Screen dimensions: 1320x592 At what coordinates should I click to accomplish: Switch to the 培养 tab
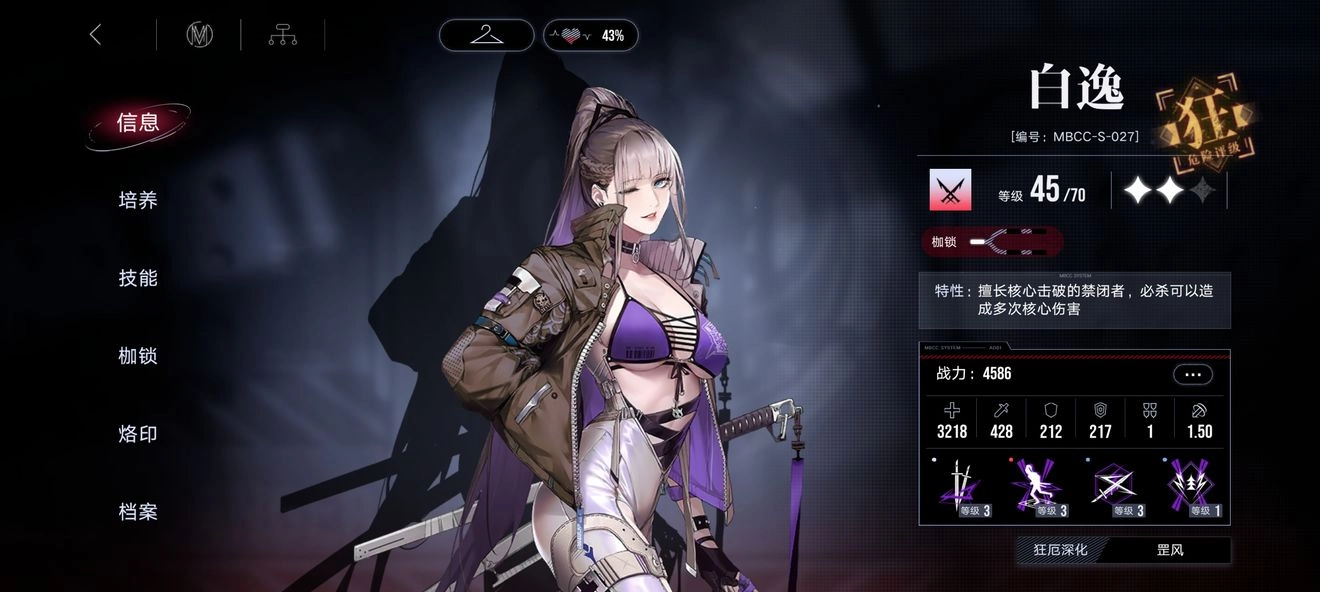point(138,200)
